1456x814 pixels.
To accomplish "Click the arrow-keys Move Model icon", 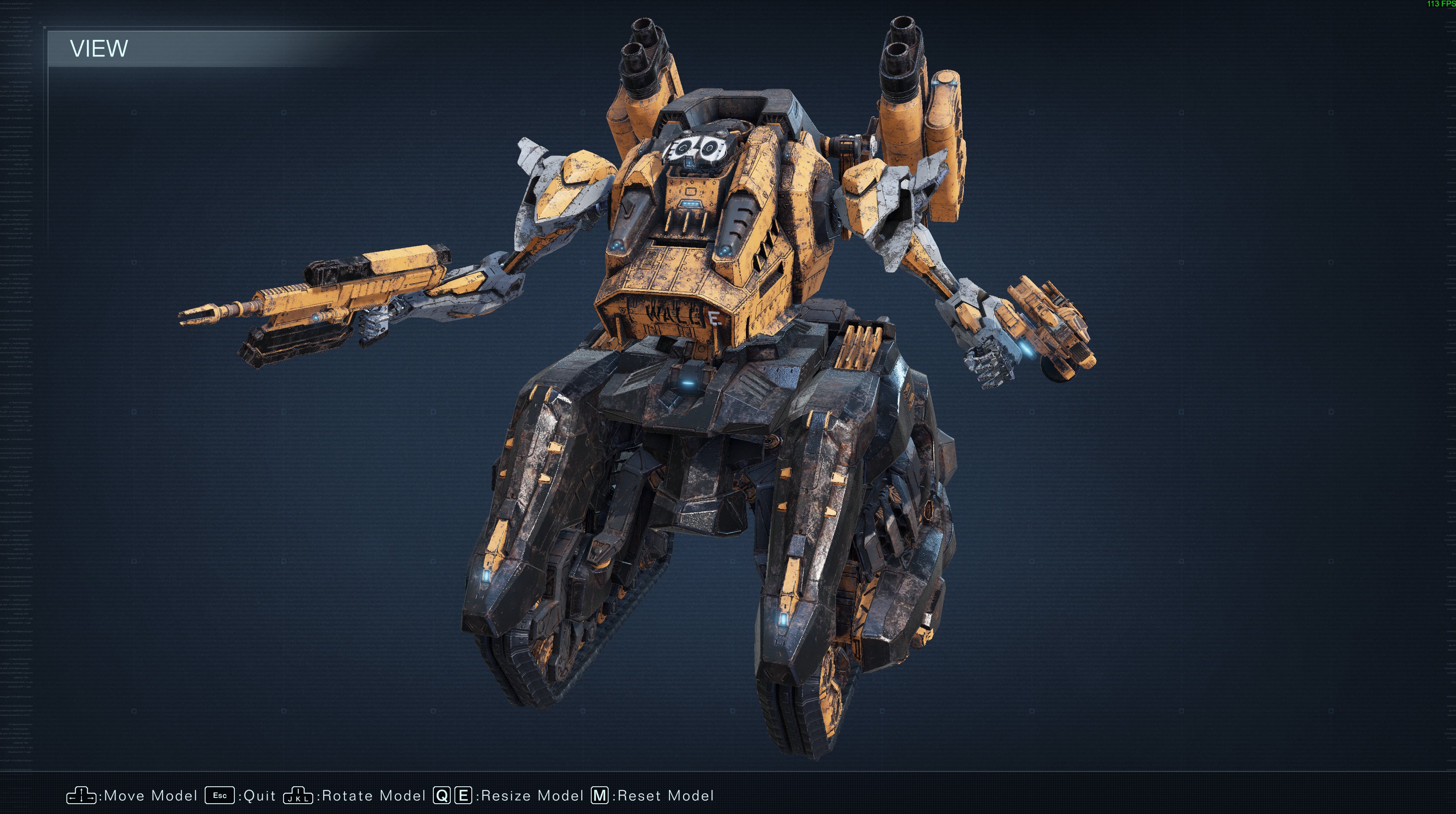I will click(x=81, y=795).
